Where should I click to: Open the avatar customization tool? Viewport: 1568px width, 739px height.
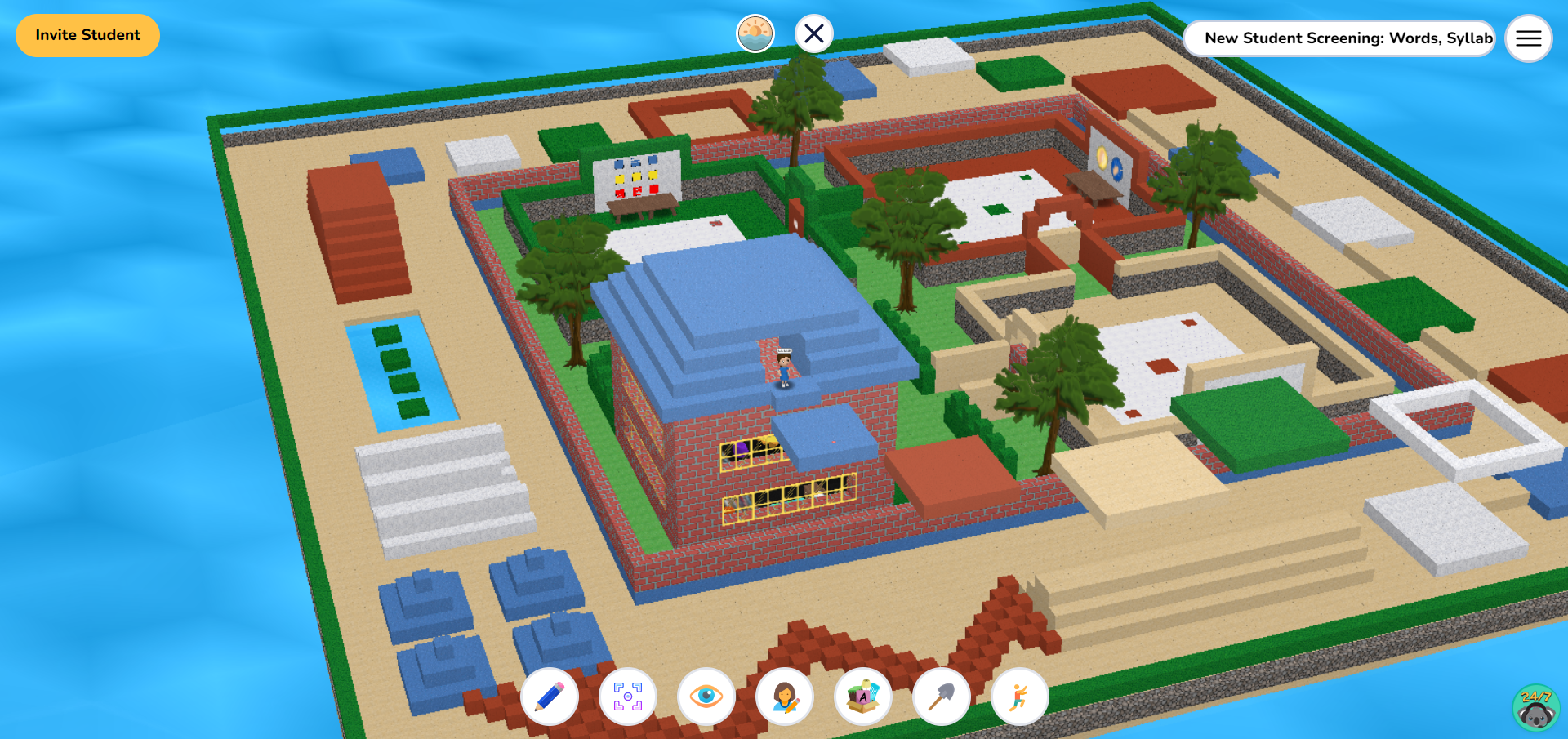[784, 696]
